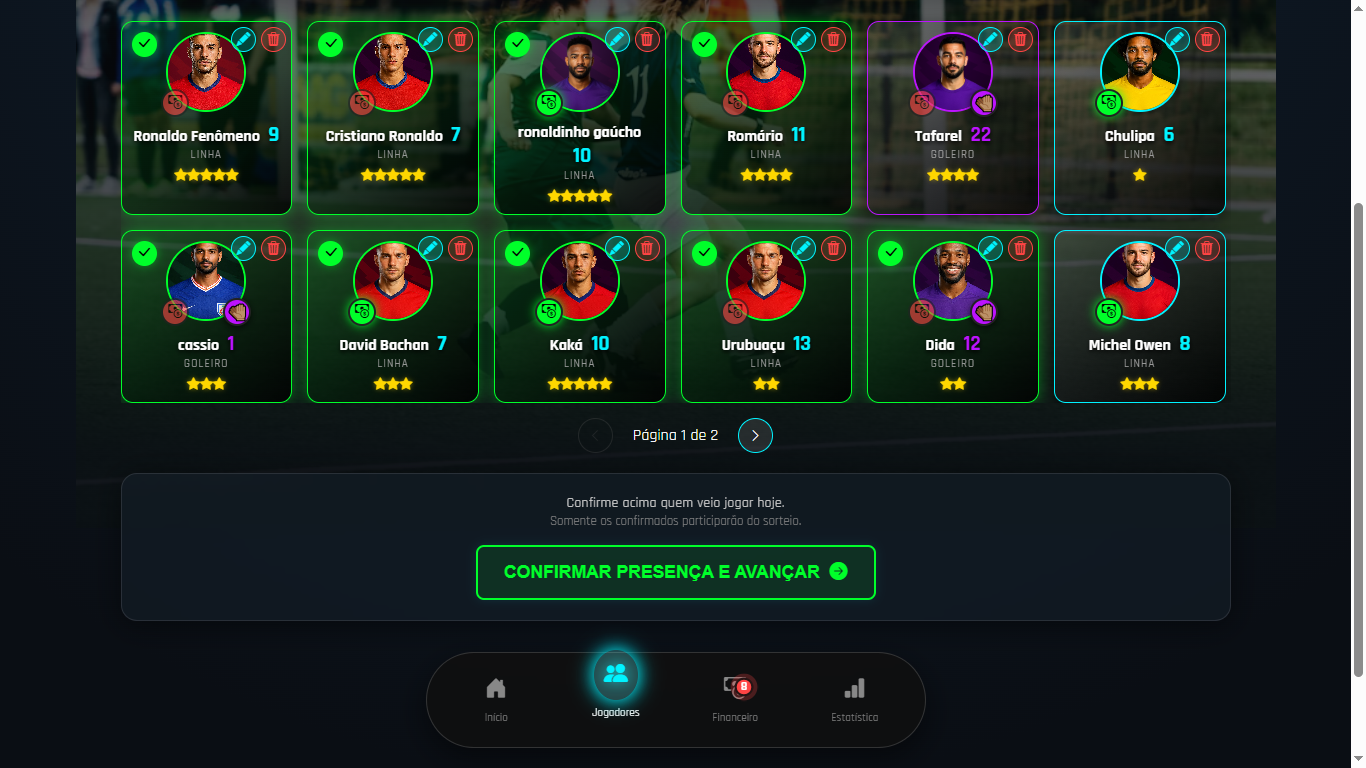Open Estatística using the bar chart icon
Screen dimensions: 1366x768
coord(855,687)
